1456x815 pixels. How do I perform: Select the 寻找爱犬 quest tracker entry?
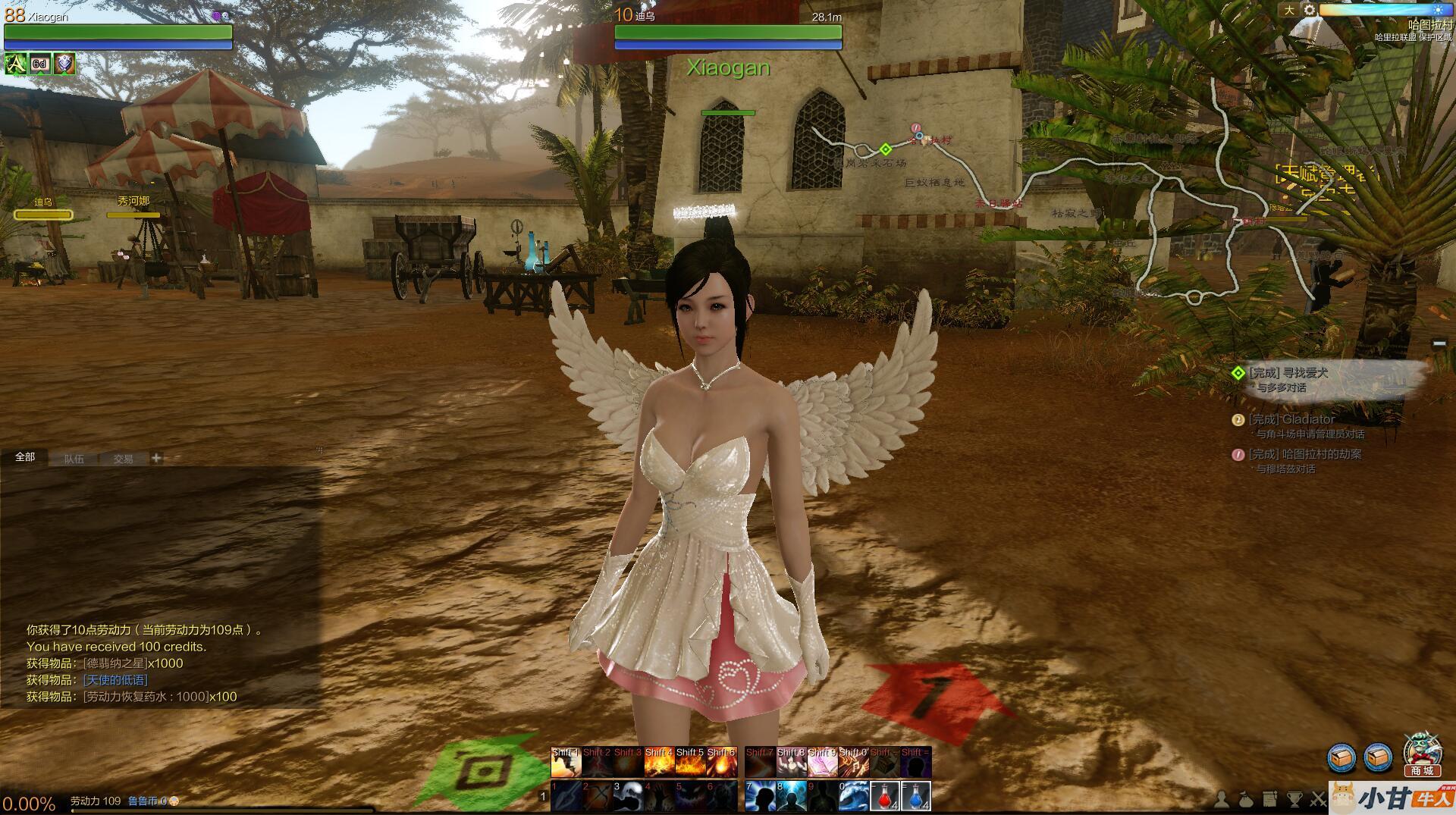point(1304,373)
